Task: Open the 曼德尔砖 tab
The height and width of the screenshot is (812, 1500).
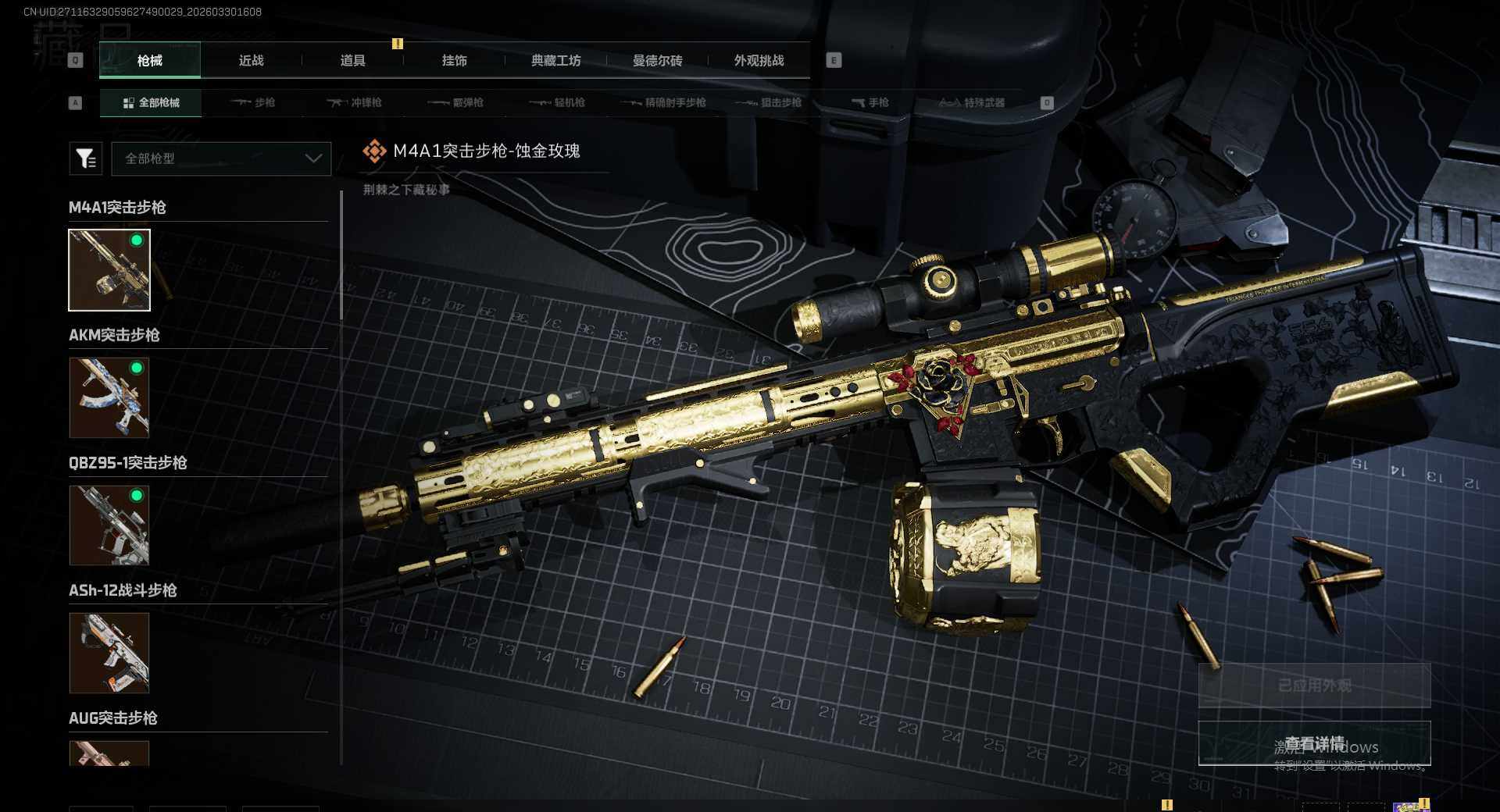Action: point(657,61)
